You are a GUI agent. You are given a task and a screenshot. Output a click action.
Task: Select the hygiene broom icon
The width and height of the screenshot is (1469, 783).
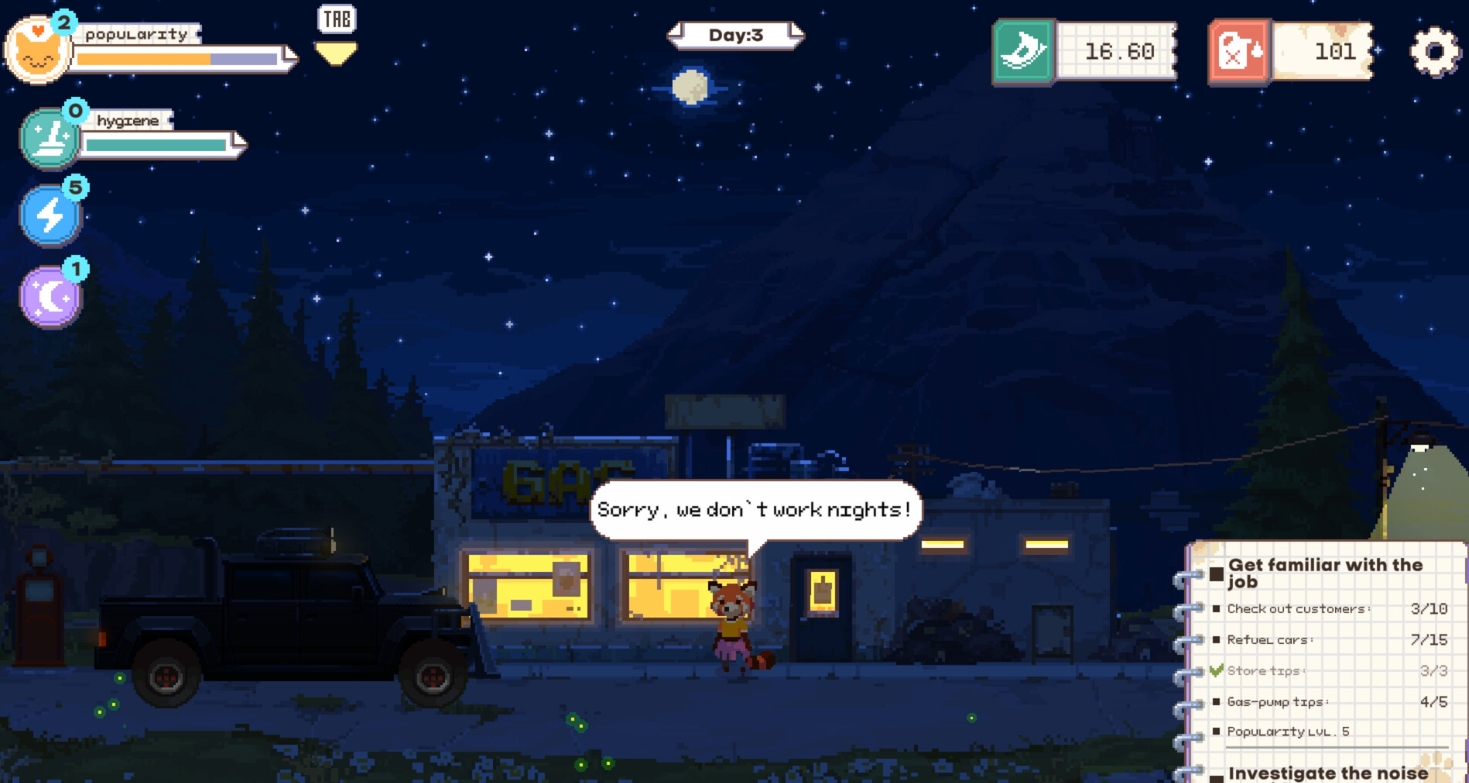[50, 141]
